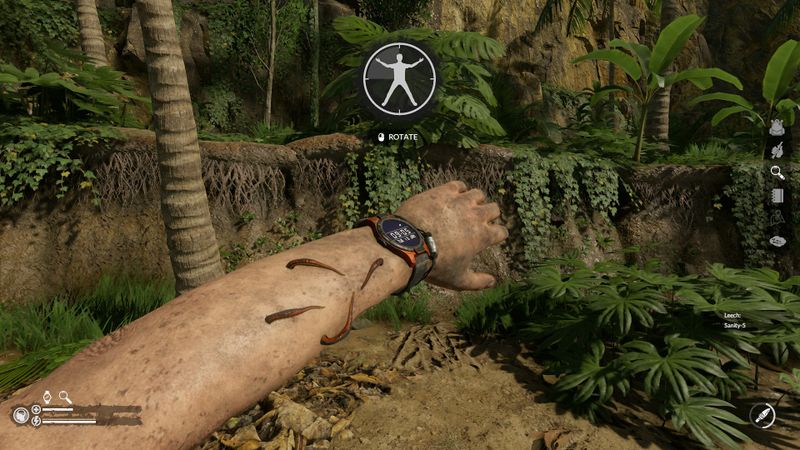Choose the magnifying glass inspect icon in sidebar
Image resolution: width=800 pixels, height=450 pixels.
pos(777,172)
